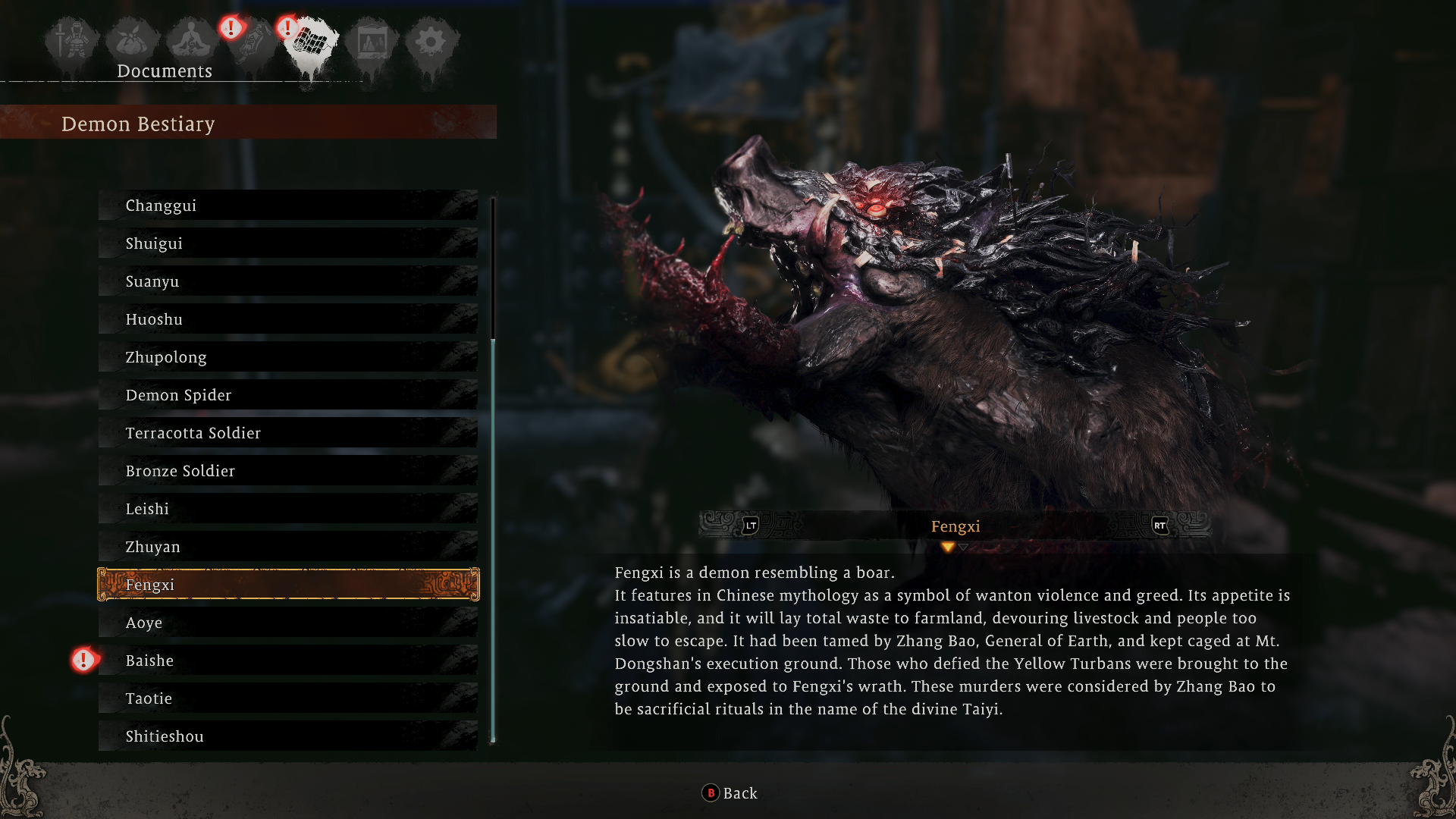Open the Changgui bestiary entry

[288, 205]
